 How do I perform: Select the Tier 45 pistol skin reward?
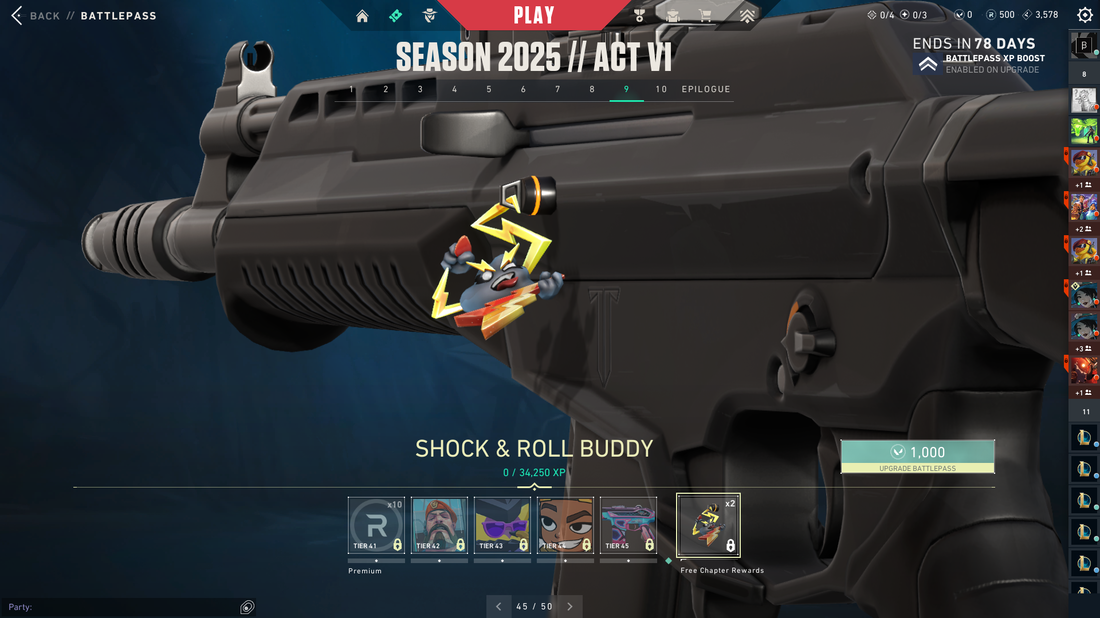628,525
